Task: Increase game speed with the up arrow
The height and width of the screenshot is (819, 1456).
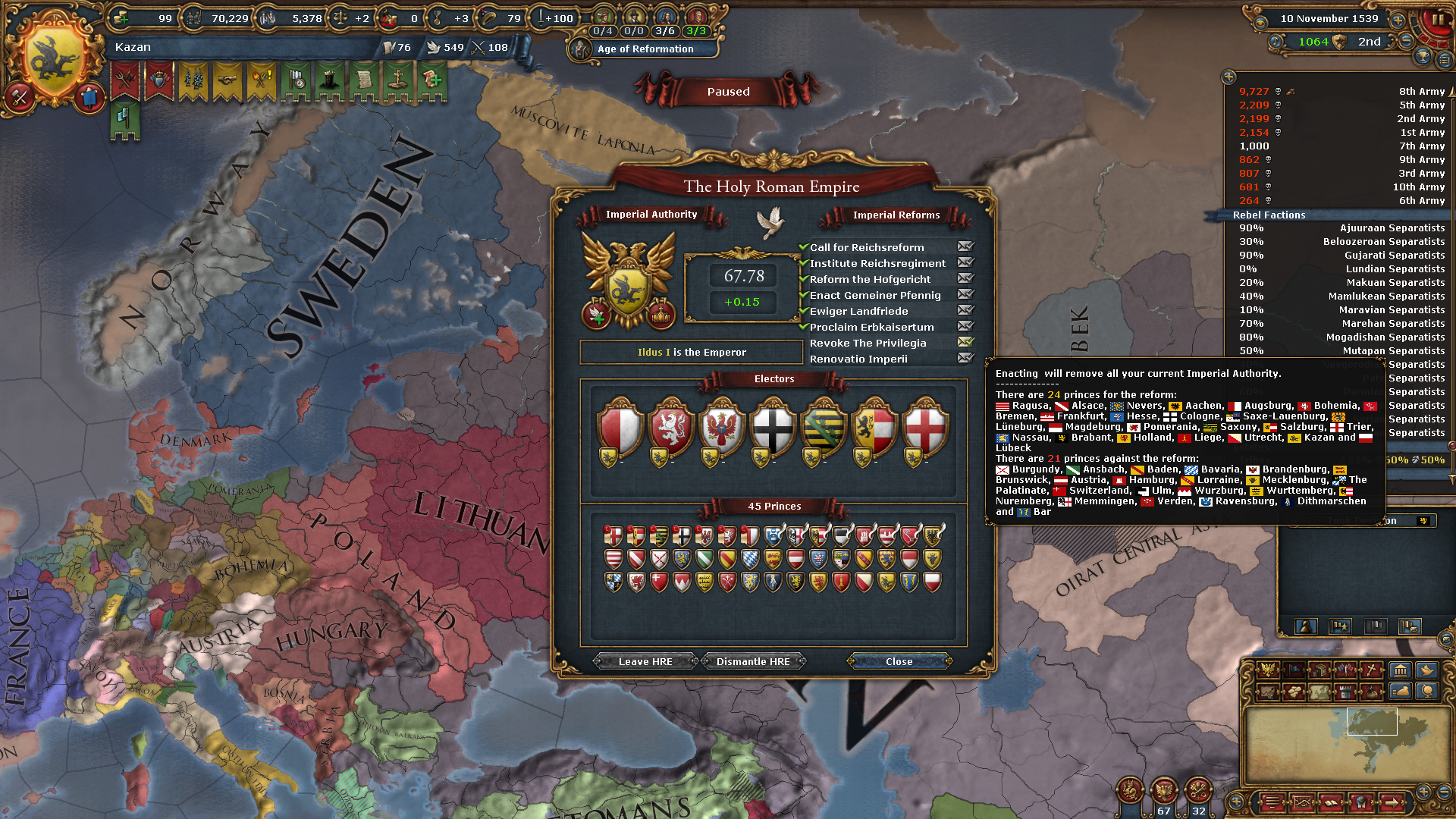Action: 1398,20
